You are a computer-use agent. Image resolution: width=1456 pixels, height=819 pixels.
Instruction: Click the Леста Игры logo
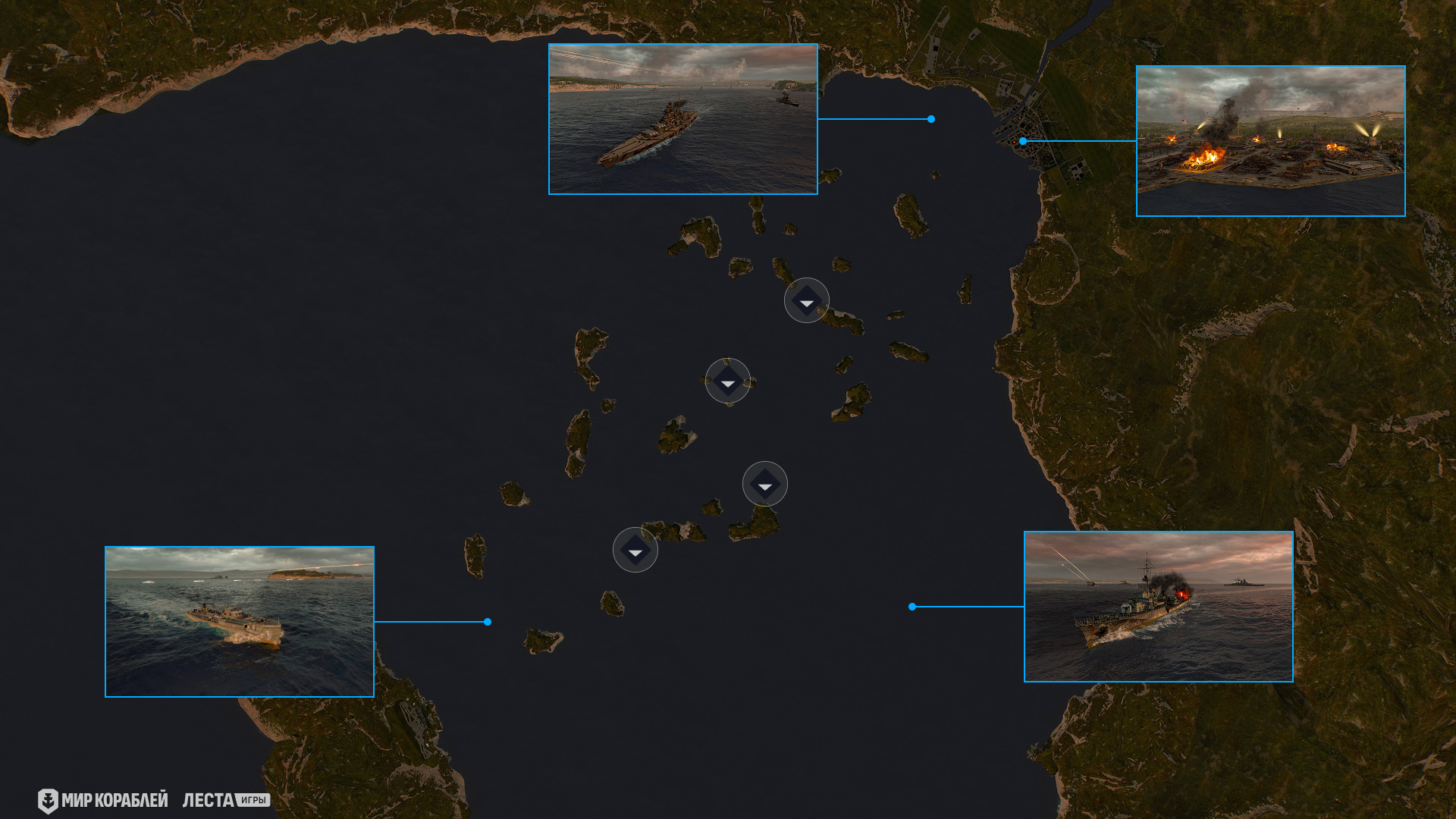pyautogui.click(x=226, y=801)
